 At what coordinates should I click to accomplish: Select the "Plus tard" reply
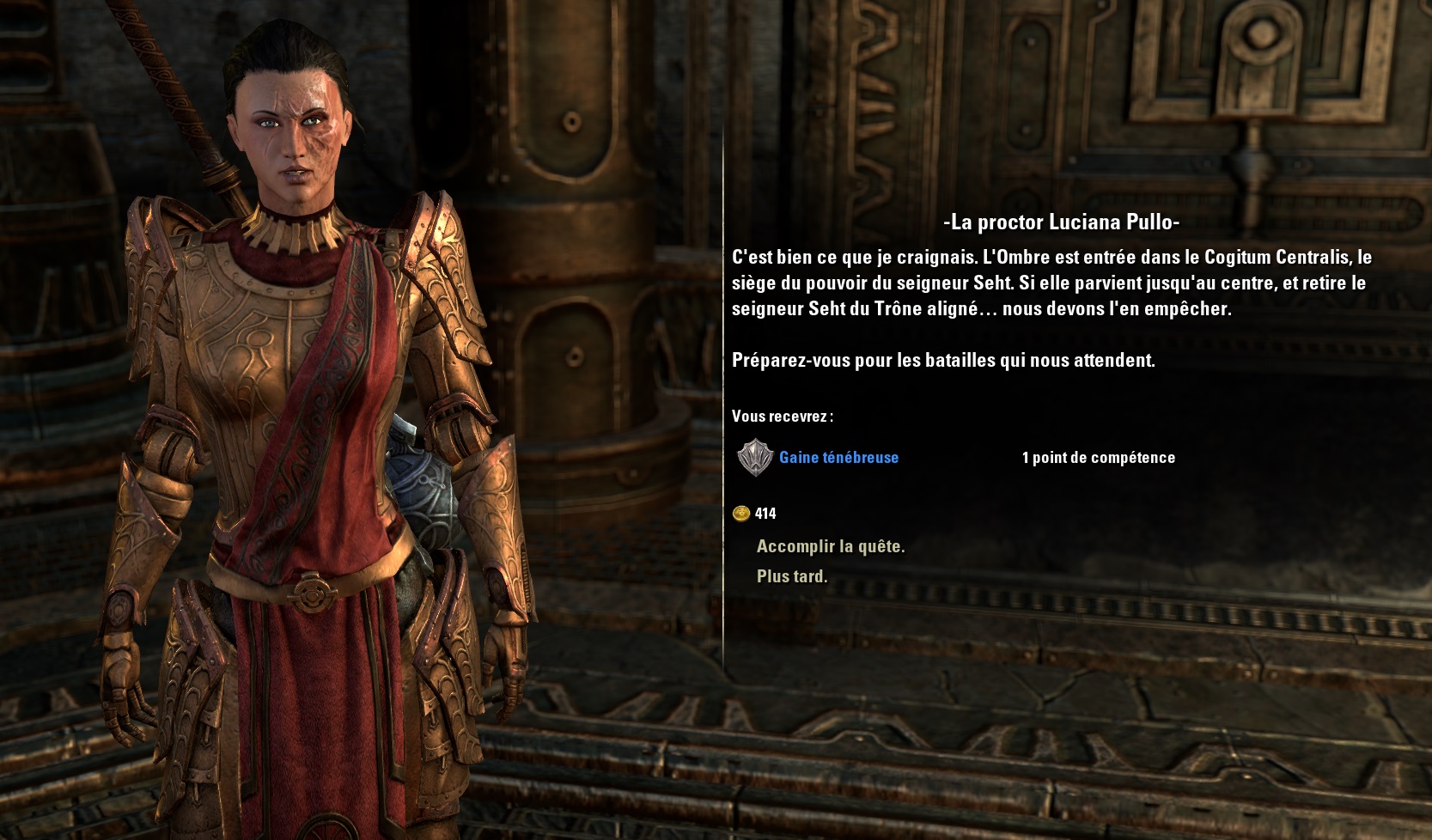[x=791, y=576]
